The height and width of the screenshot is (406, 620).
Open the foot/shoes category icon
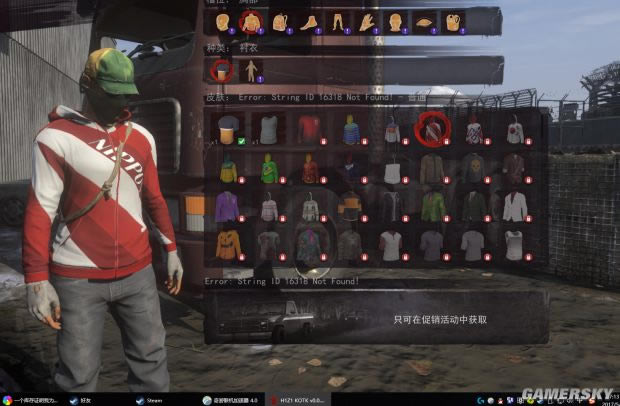pos(309,21)
